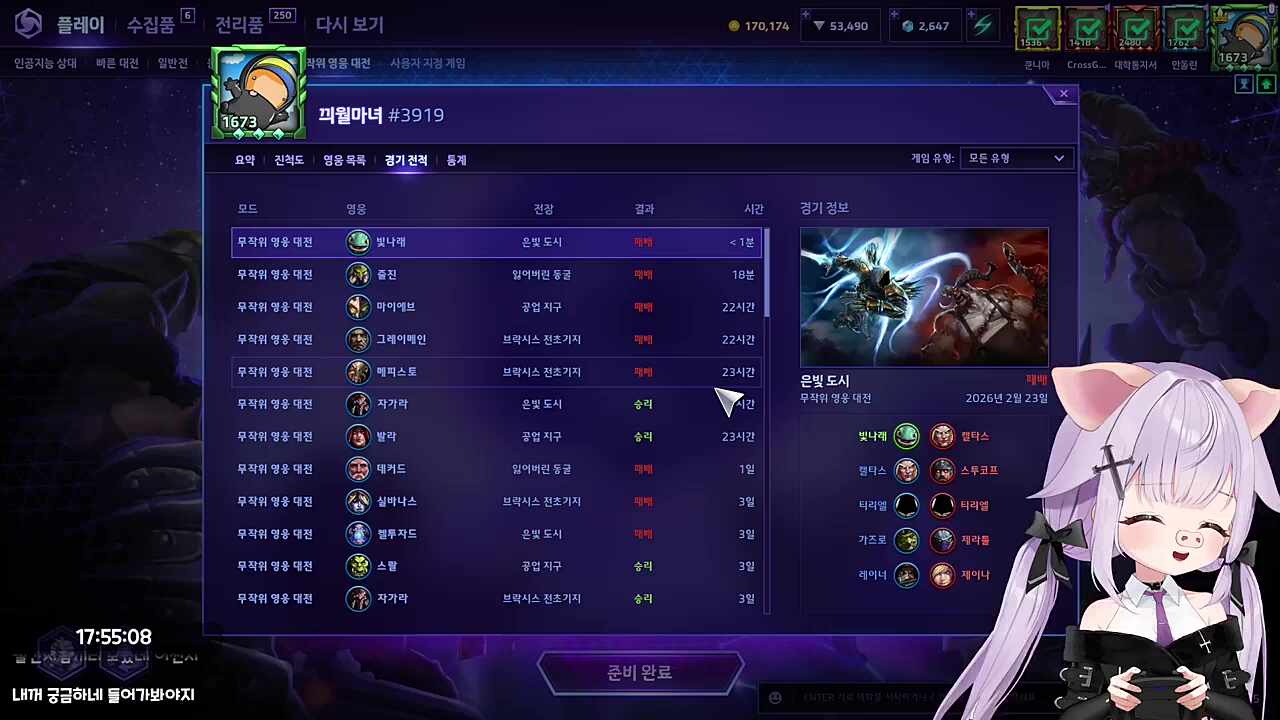Switch to the 통계 tab
1280x720 pixels.
tap(455, 160)
